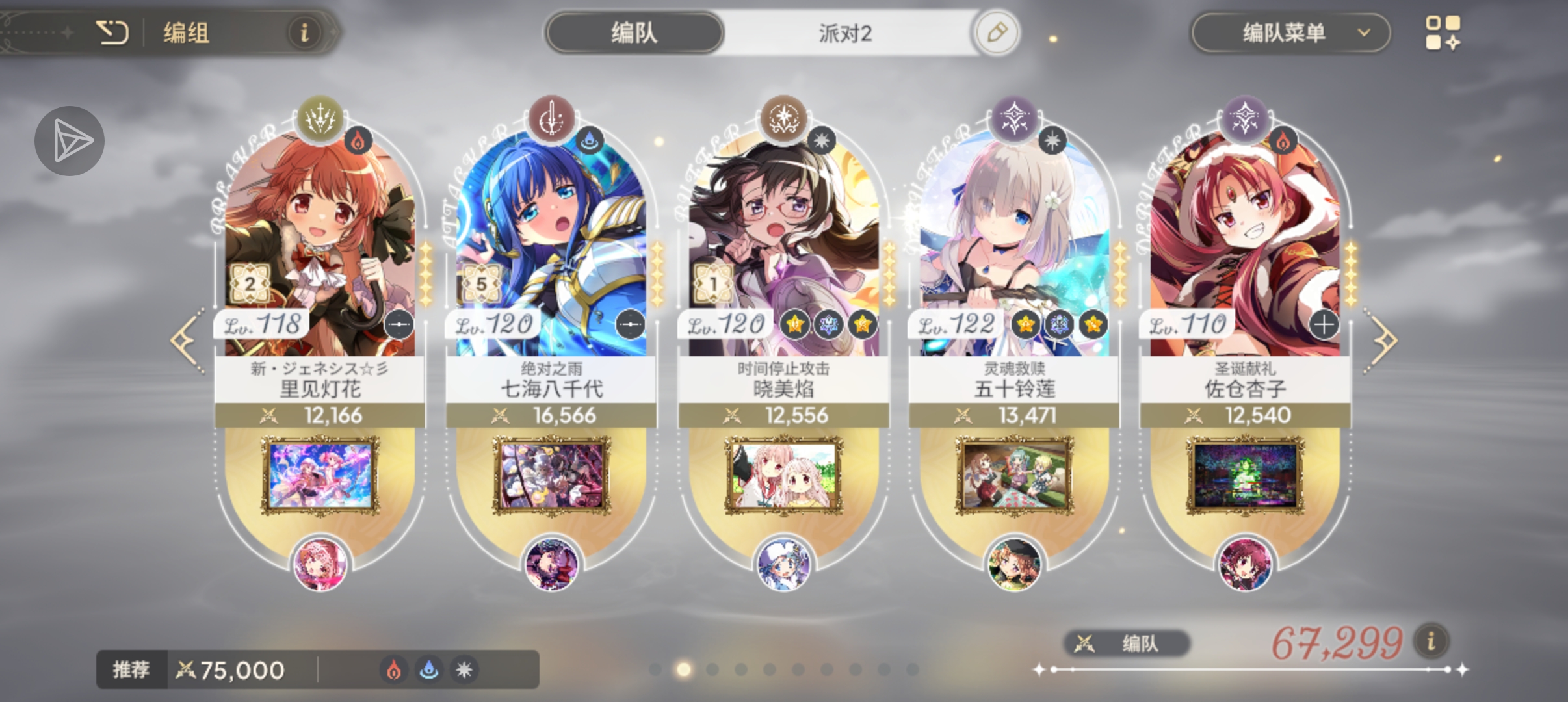Toggle the crosshair icon on 里见灯花's card
Viewport: 1568px width, 702px height.
coord(399,326)
